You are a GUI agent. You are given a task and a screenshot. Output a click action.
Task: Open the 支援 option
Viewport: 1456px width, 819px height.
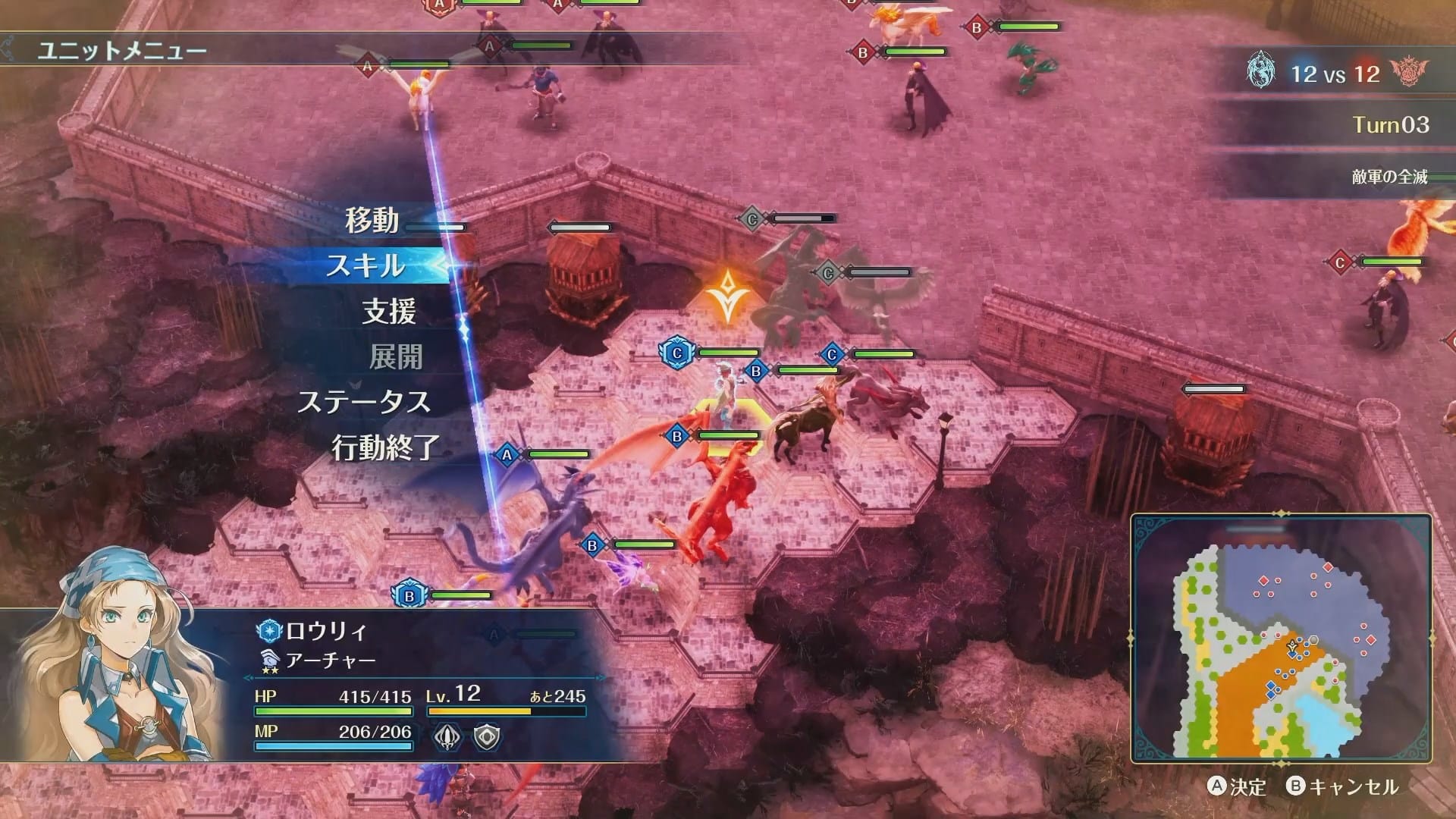click(x=389, y=311)
